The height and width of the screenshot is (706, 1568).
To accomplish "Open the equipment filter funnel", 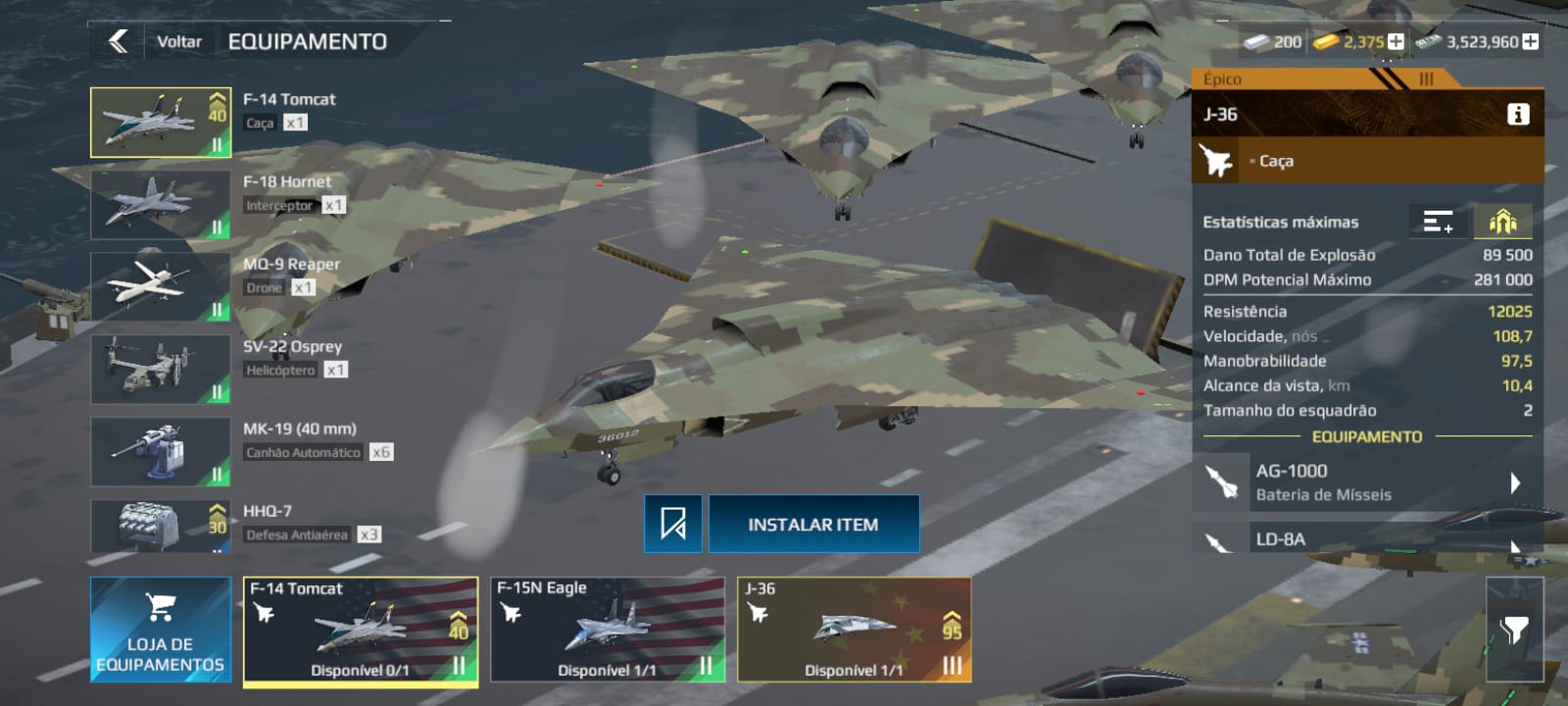I will pos(1514,630).
